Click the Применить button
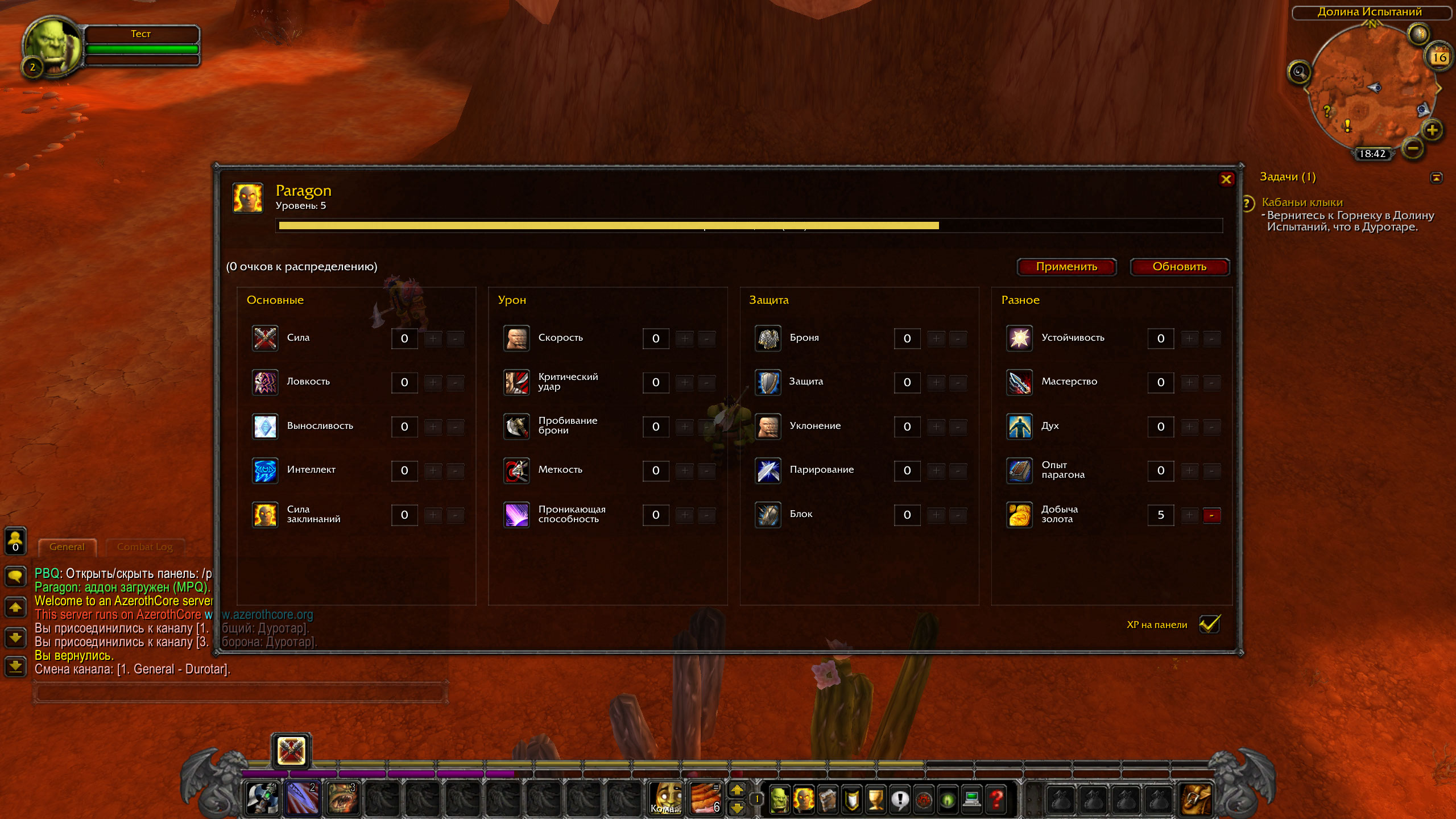This screenshot has height=819, width=1456. [x=1066, y=267]
